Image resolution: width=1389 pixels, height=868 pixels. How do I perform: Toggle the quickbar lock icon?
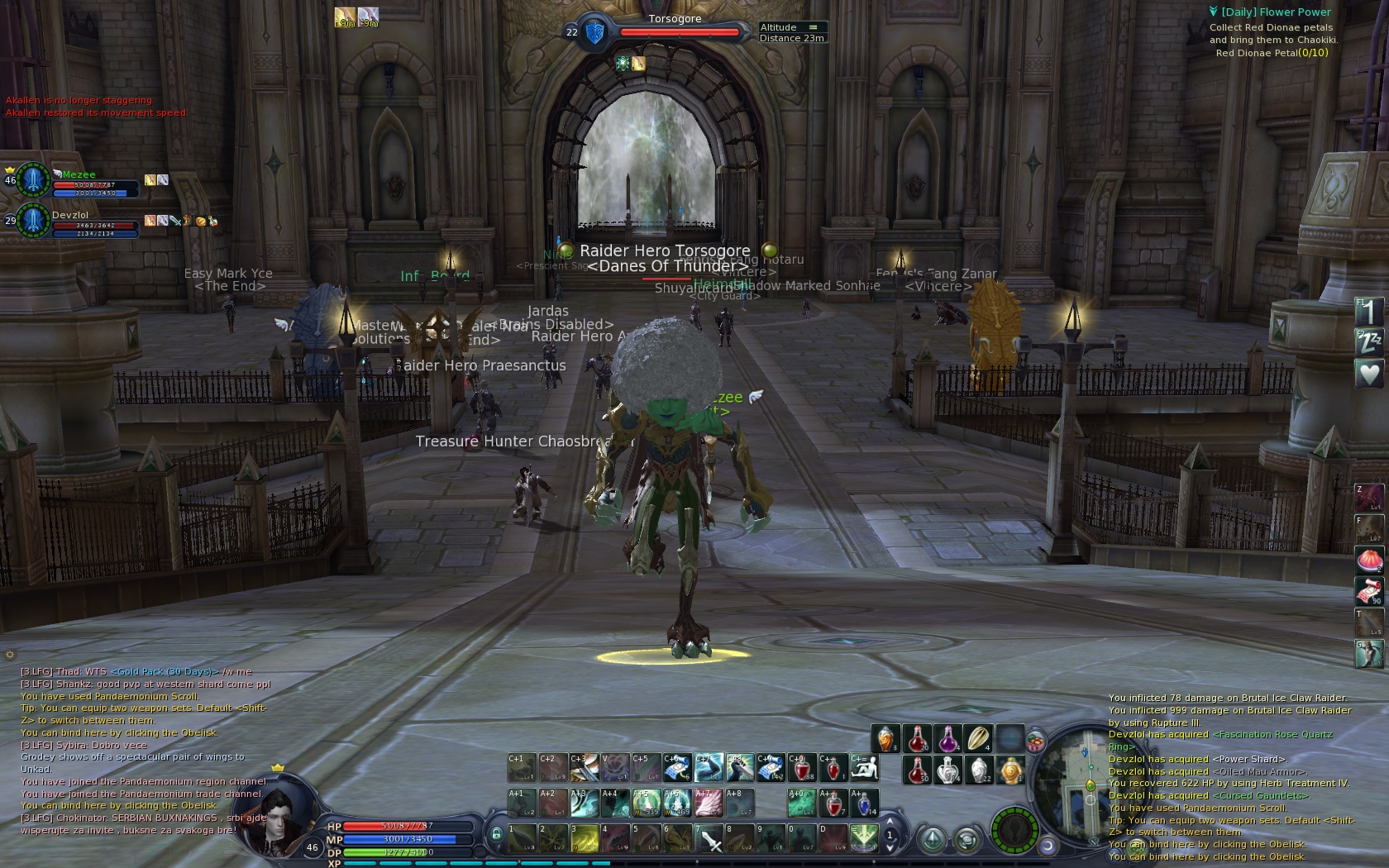[496, 835]
